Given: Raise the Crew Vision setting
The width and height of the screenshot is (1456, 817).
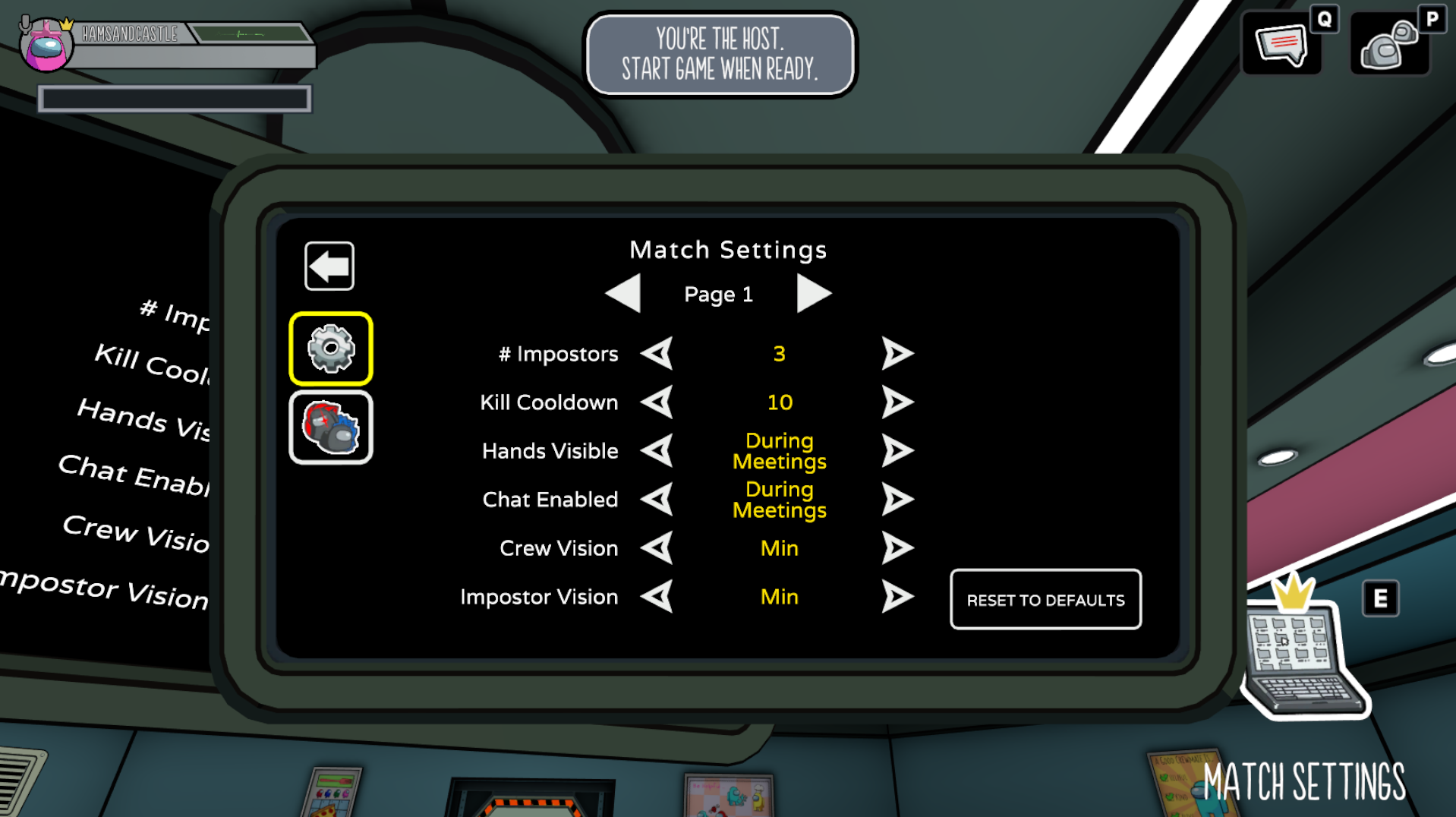Looking at the screenshot, I should pos(899,547).
